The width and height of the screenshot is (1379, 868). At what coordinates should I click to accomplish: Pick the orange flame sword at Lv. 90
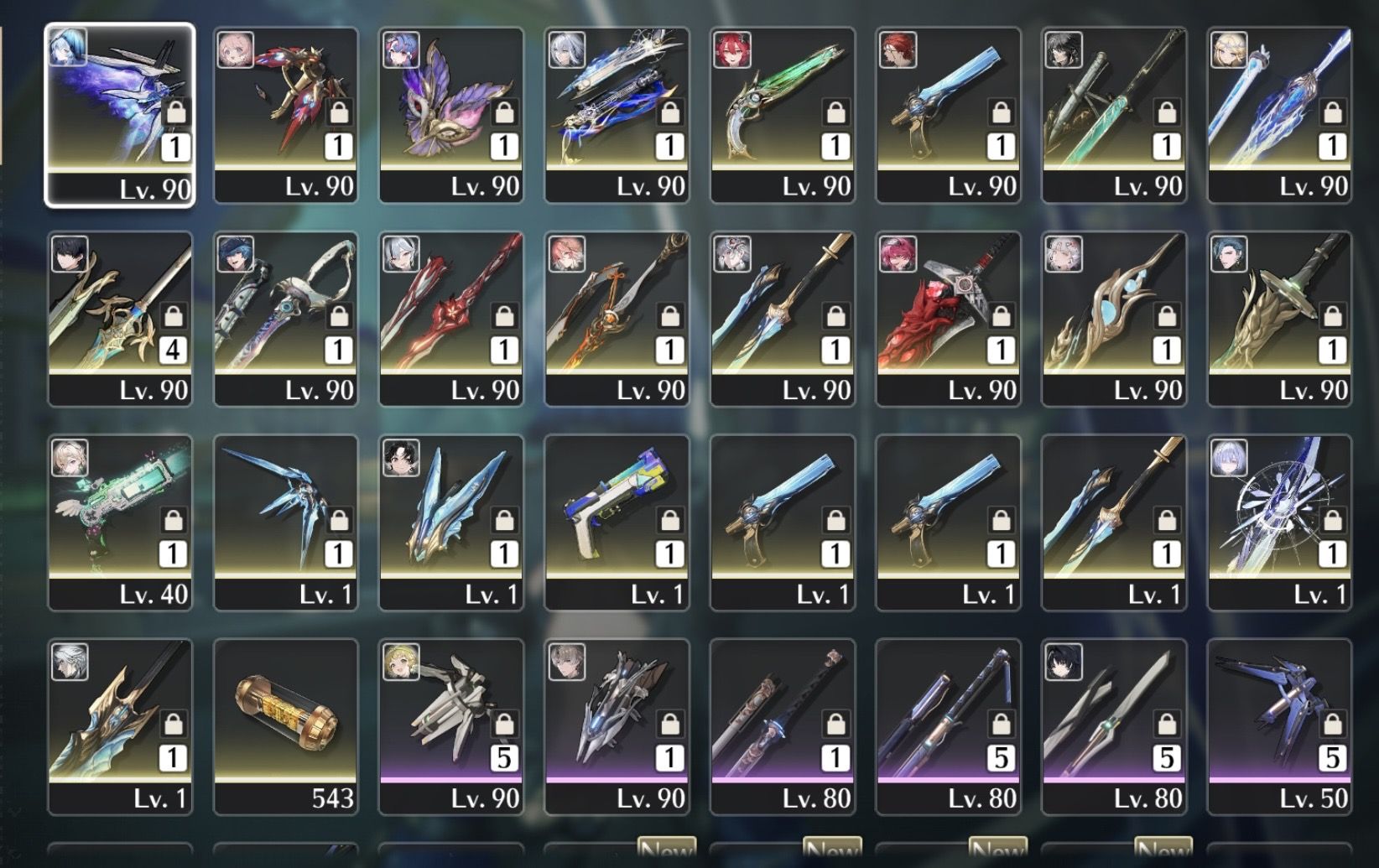[617, 318]
